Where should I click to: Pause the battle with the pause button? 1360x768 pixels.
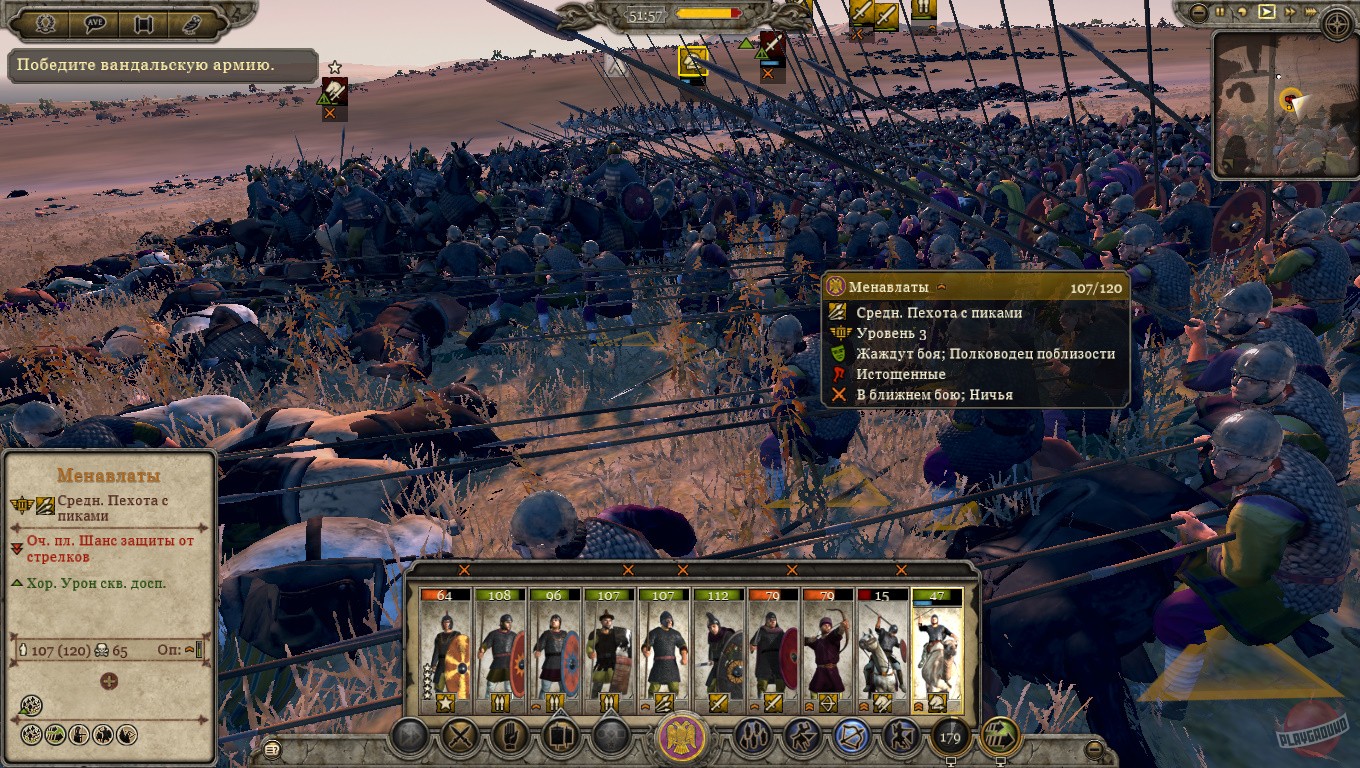[1221, 12]
